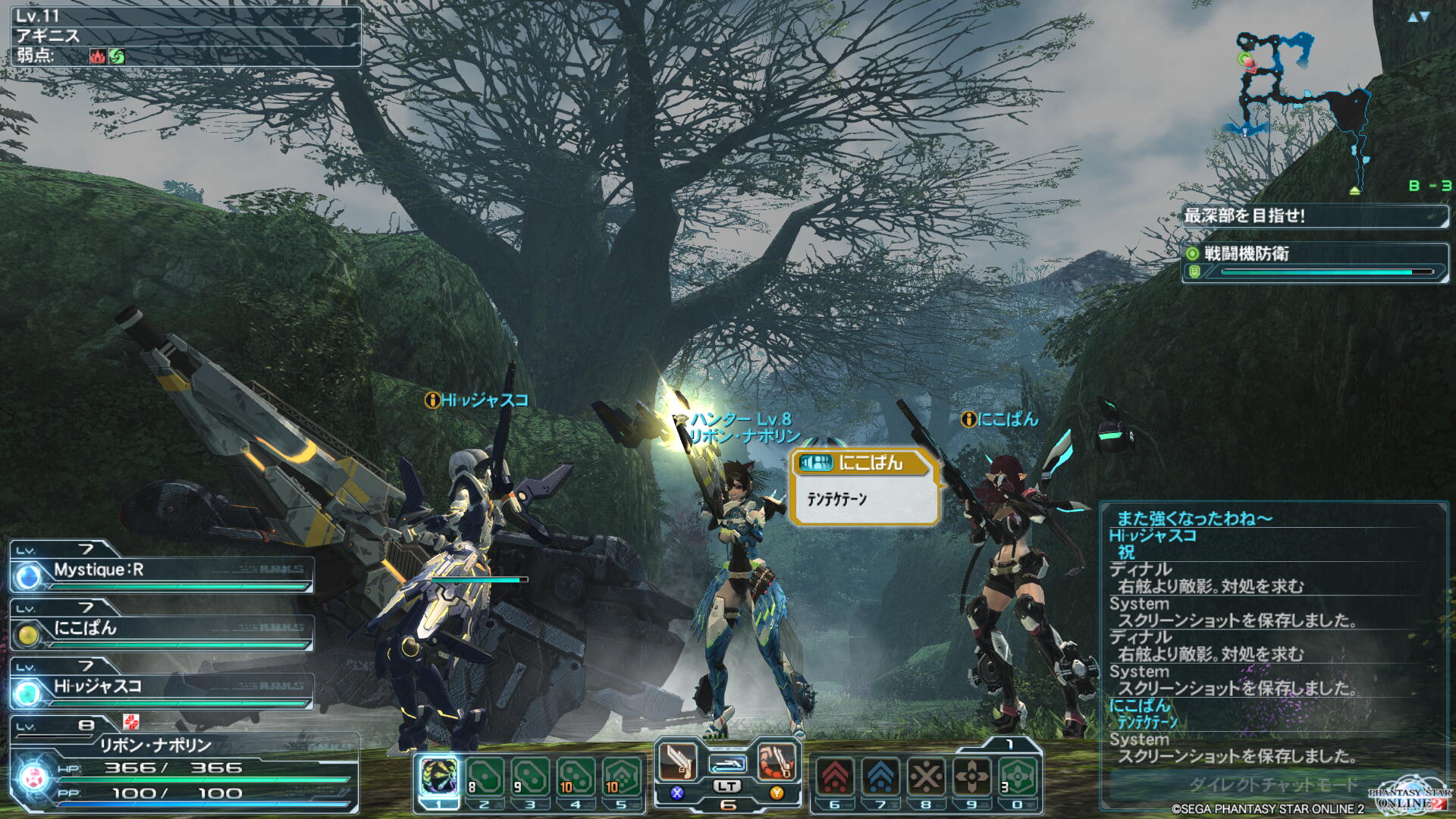
Task: Open the chat log window
Action: coord(1272,637)
